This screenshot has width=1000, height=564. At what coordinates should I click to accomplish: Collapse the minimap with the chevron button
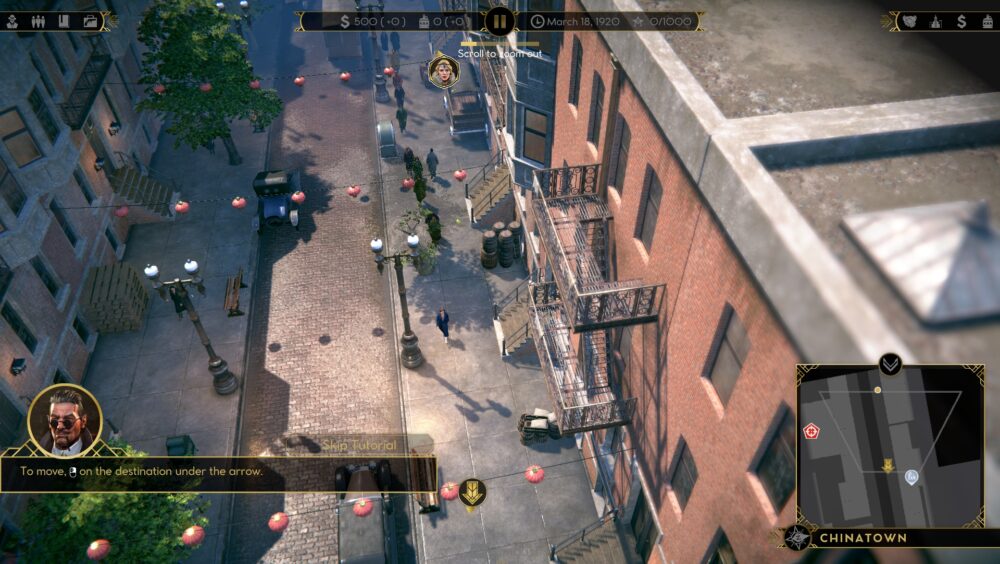889,364
